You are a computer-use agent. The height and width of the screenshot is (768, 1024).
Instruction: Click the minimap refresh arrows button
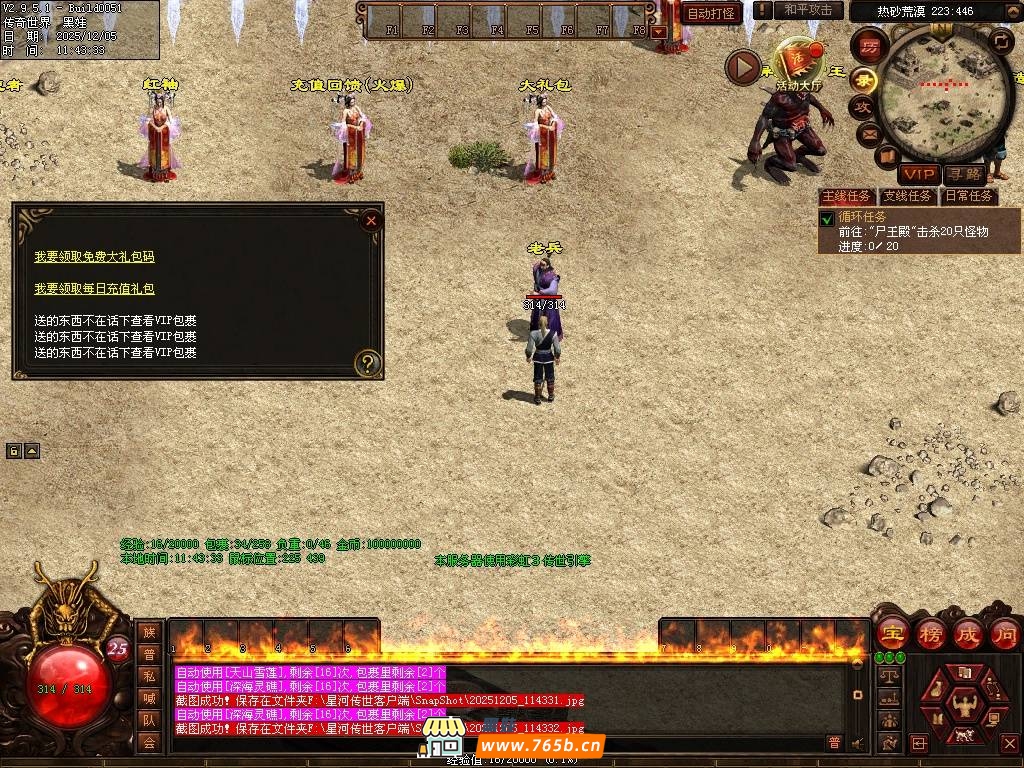coord(1001,41)
